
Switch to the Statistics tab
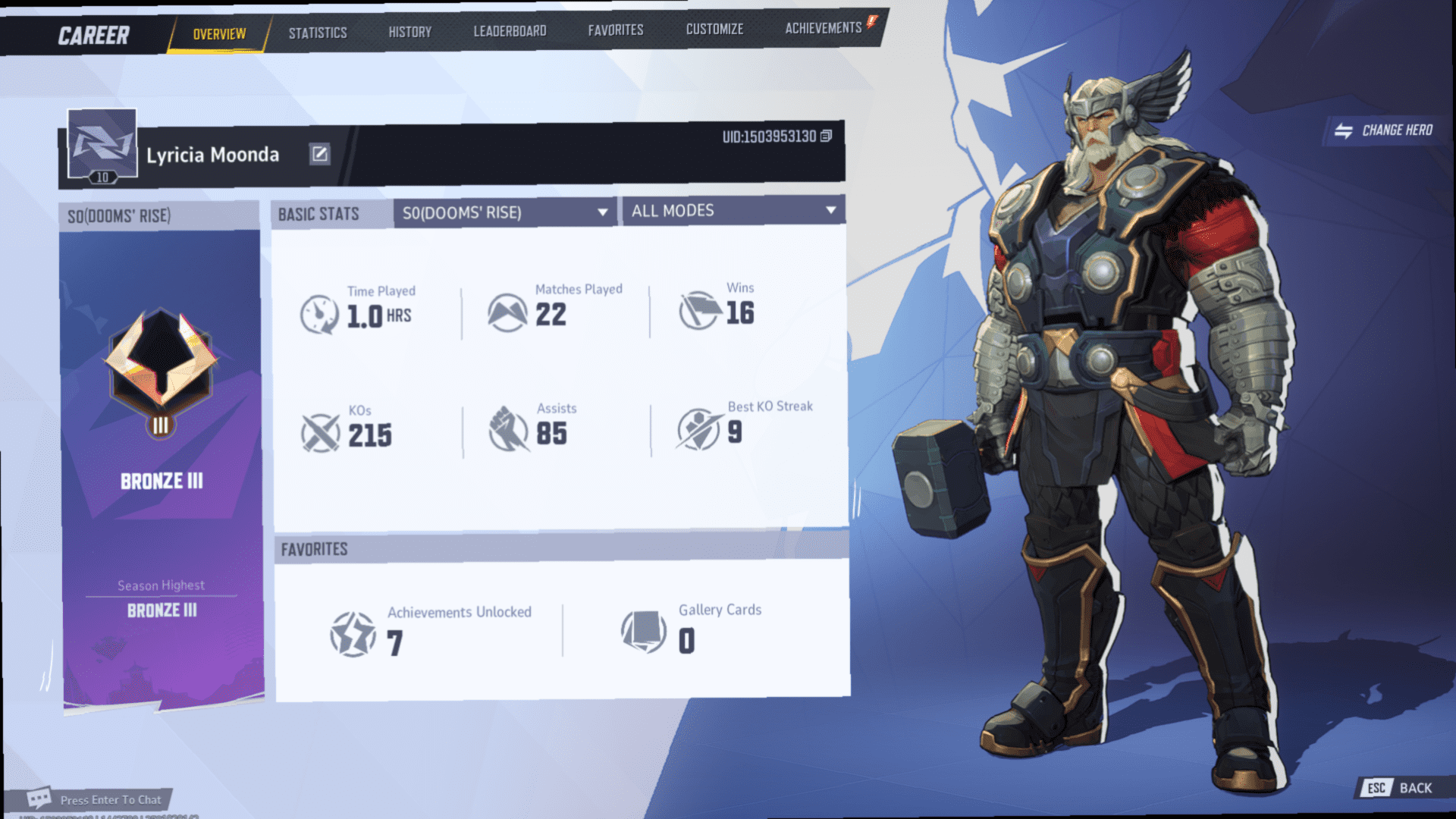pos(317,32)
